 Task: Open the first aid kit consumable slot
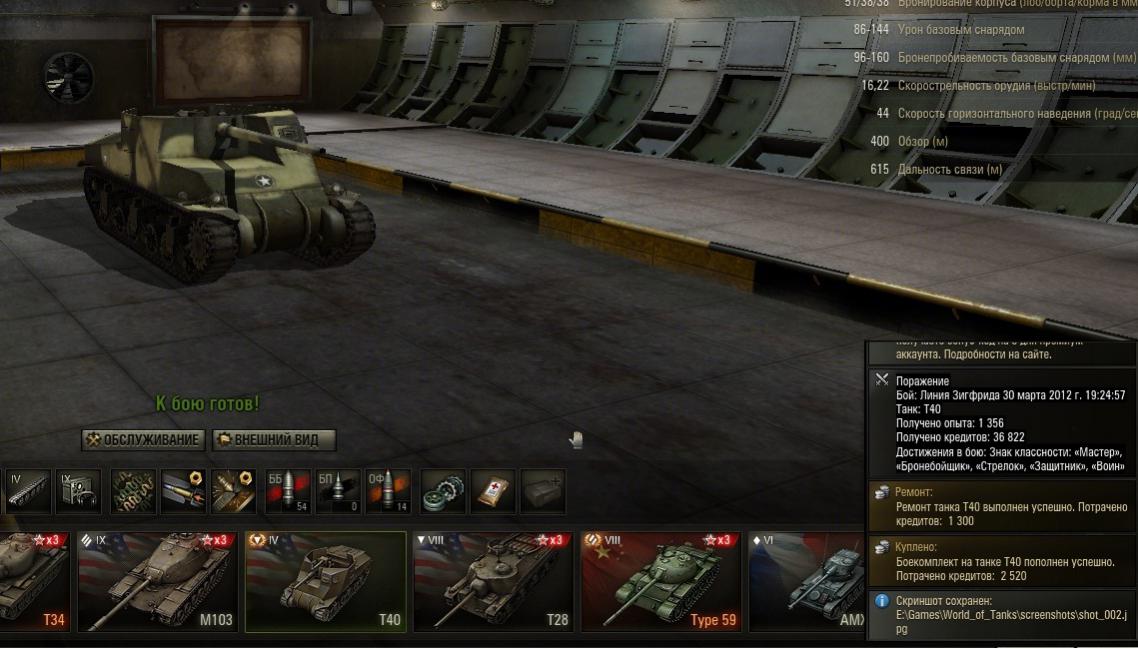[493, 491]
